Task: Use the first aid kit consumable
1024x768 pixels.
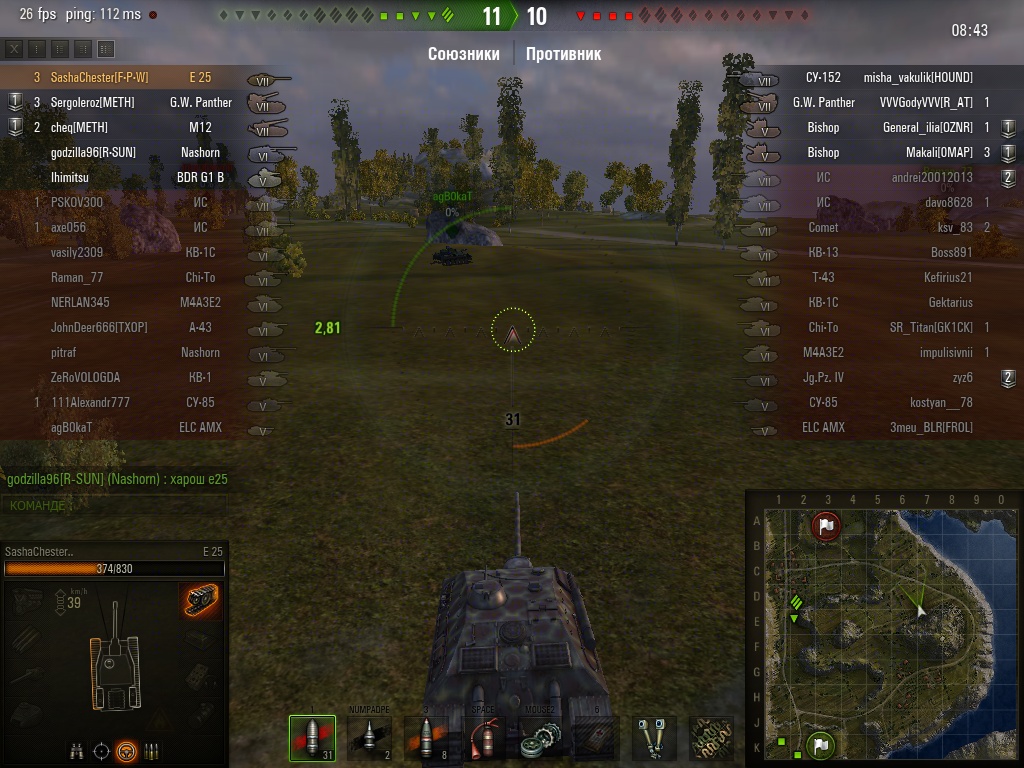Action: click(598, 738)
